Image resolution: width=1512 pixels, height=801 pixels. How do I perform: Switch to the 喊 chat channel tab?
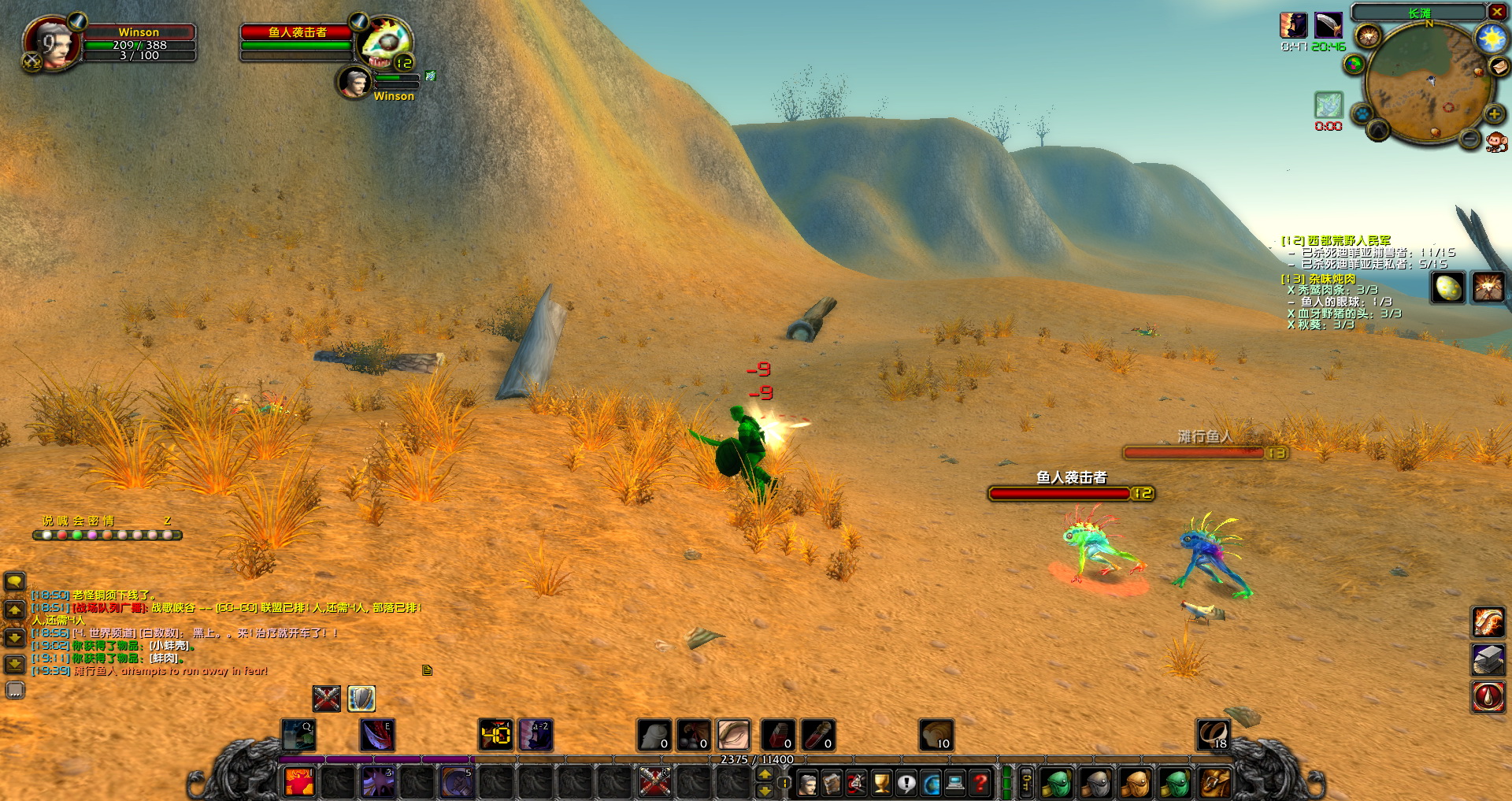coord(62,521)
